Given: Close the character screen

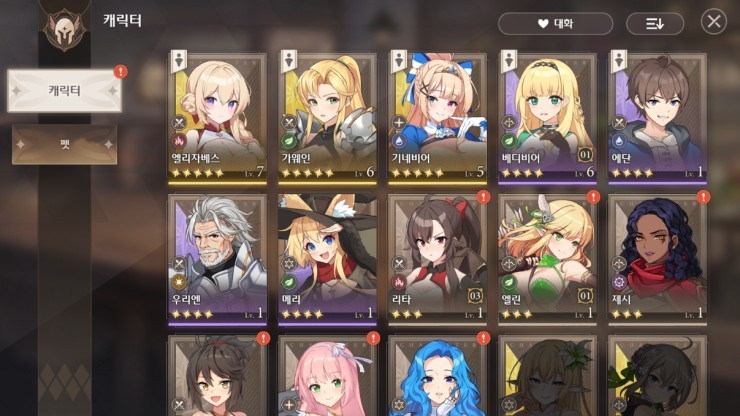Looking at the screenshot, I should pos(713,21).
